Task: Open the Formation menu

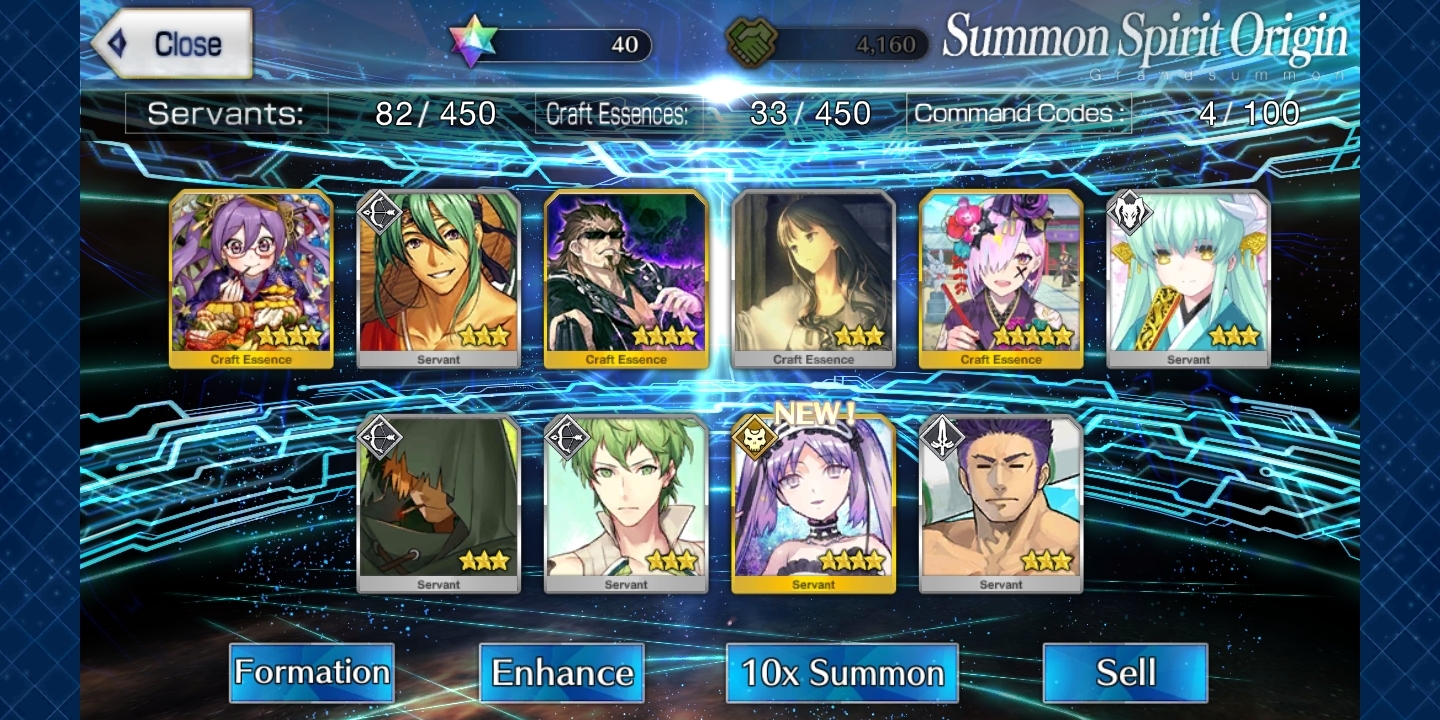Action: click(311, 672)
